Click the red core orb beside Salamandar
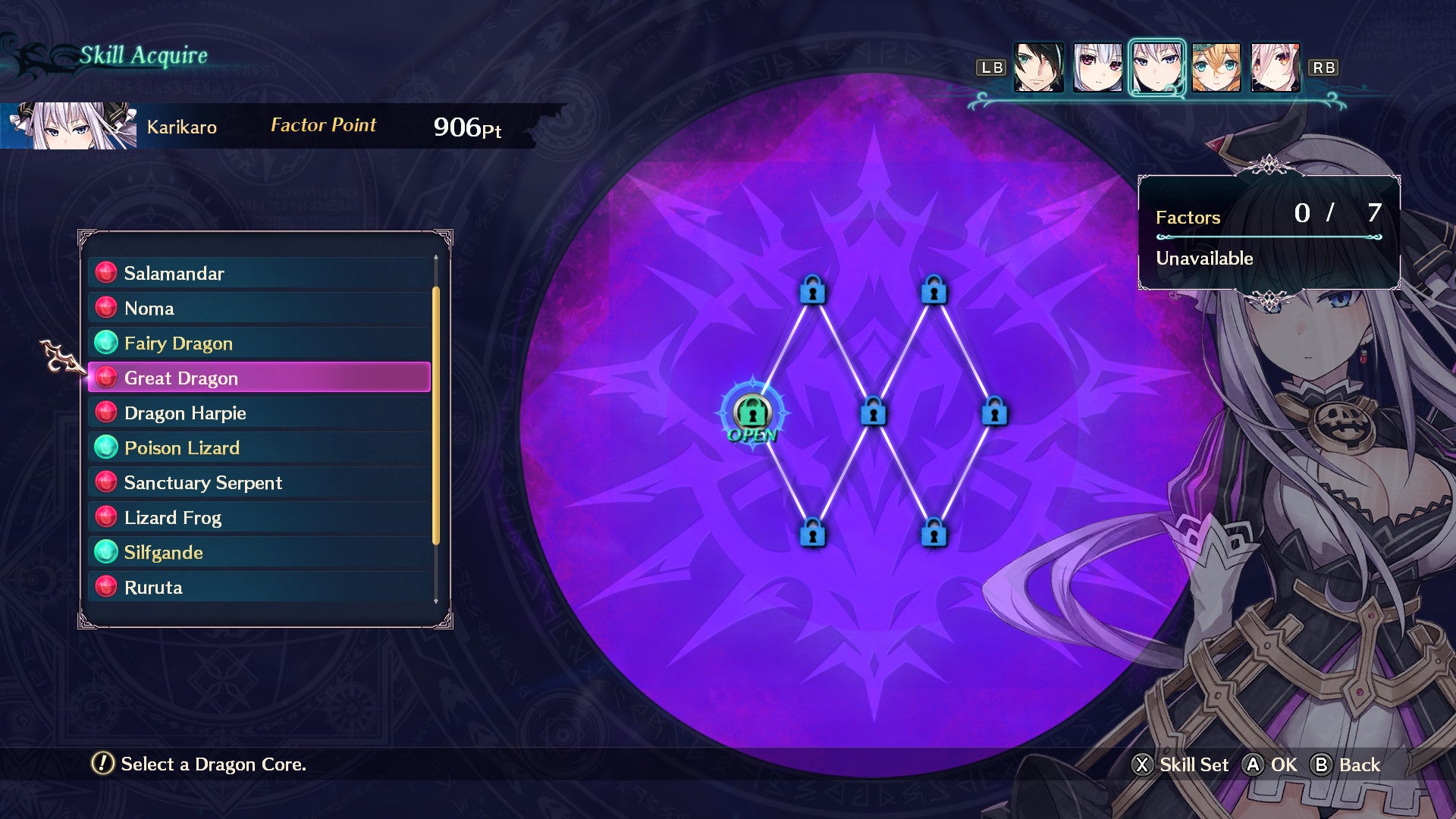 [106, 273]
